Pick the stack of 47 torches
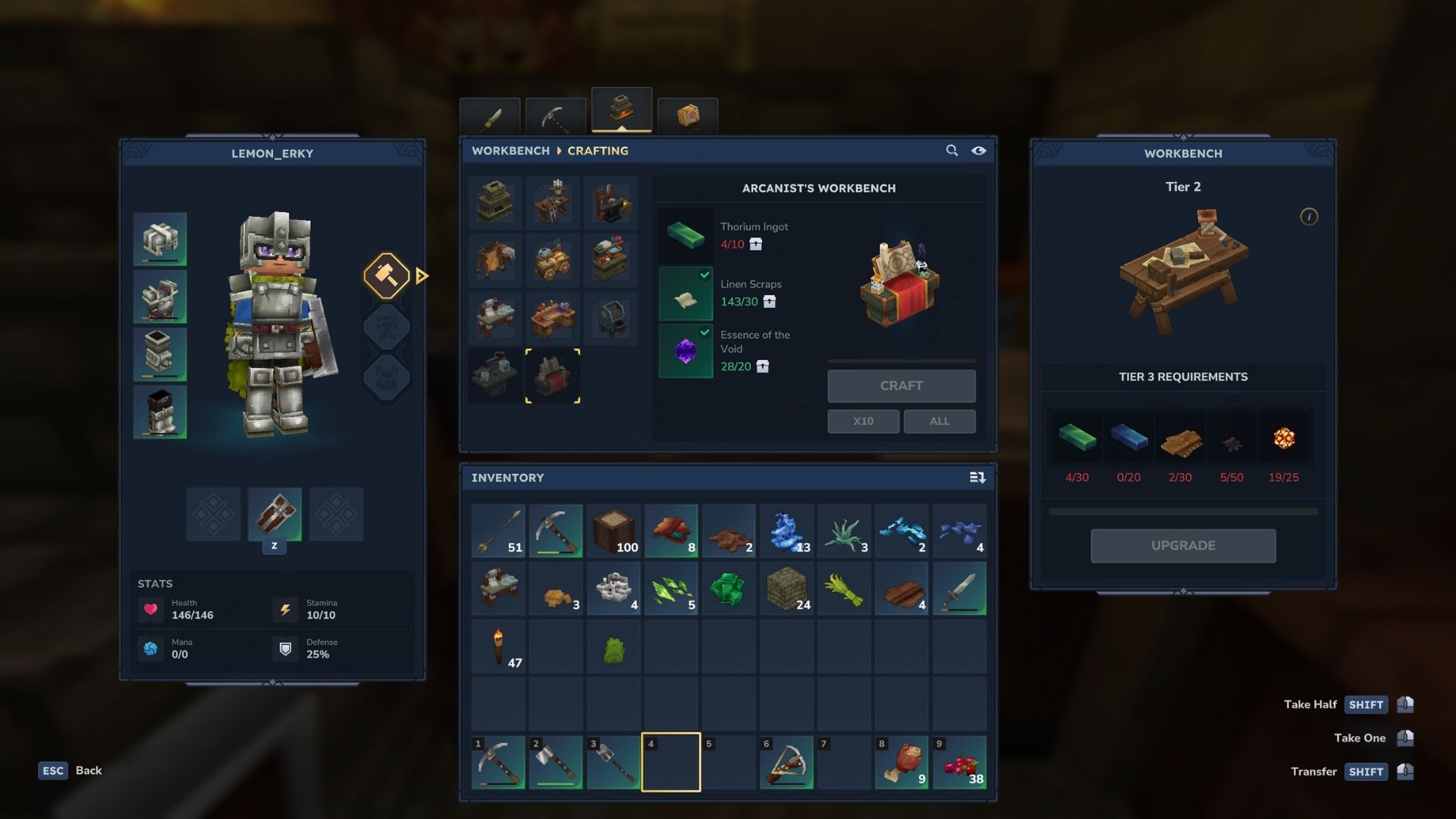Viewport: 1456px width, 819px height. [x=498, y=647]
